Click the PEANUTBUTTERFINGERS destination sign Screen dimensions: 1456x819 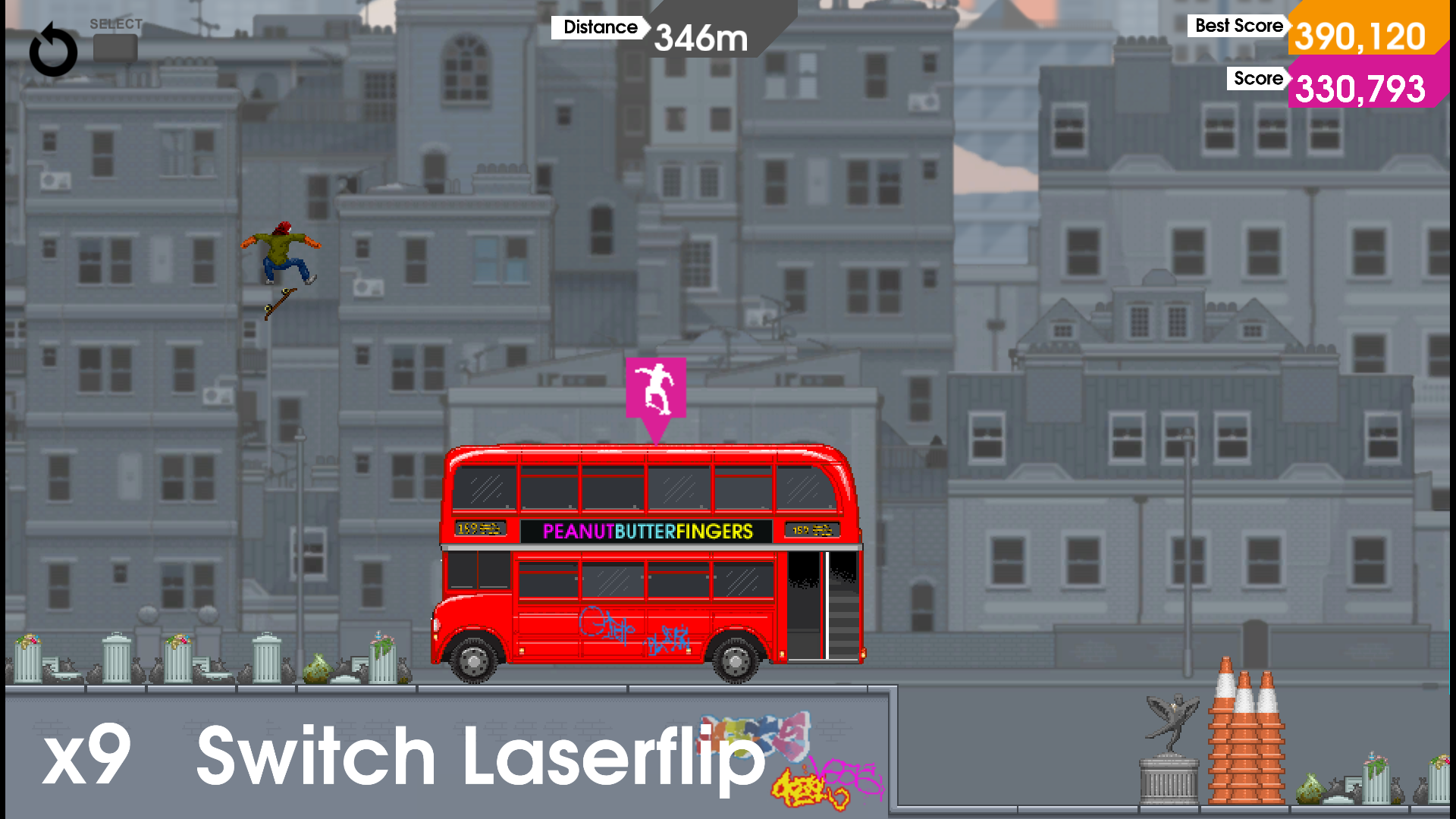pyautogui.click(x=646, y=532)
